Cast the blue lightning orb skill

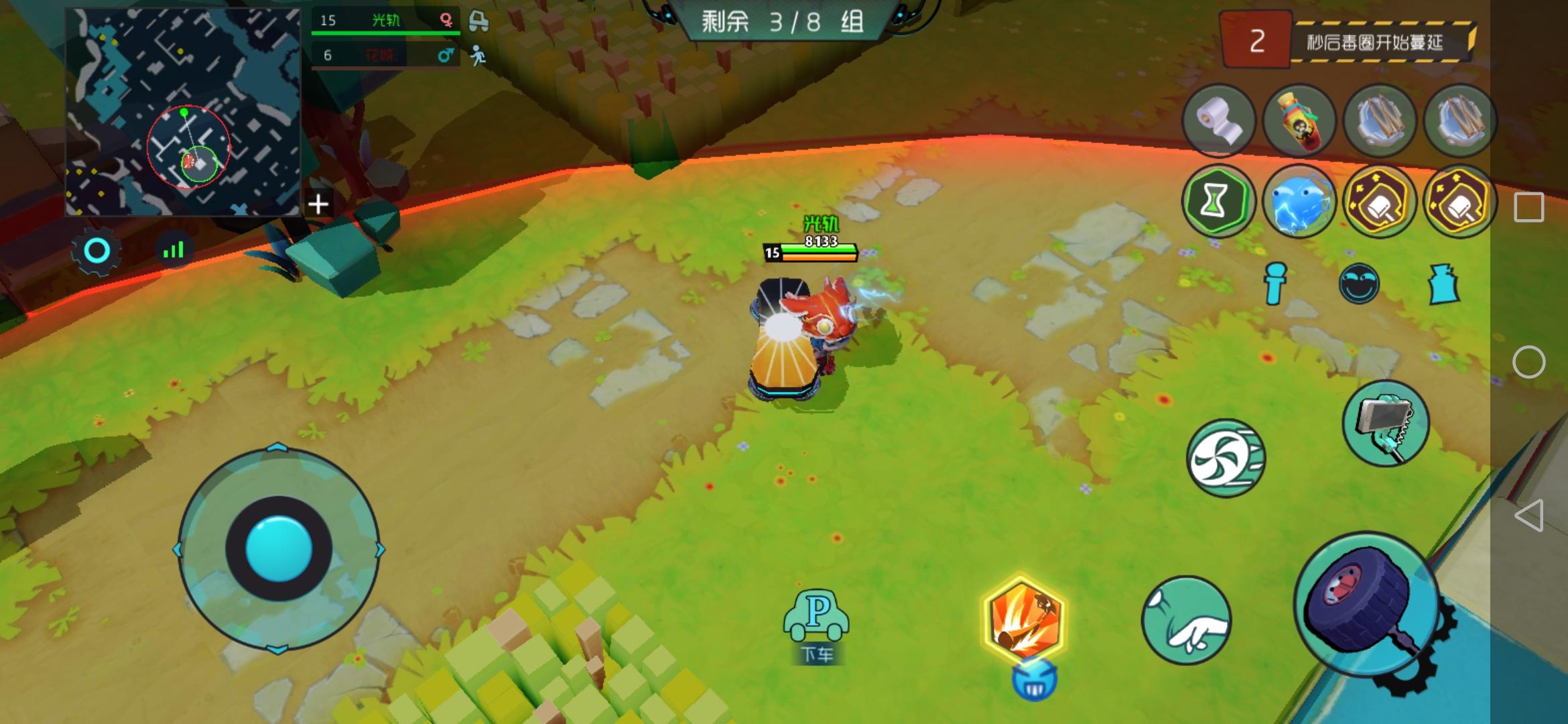[x=1300, y=201]
